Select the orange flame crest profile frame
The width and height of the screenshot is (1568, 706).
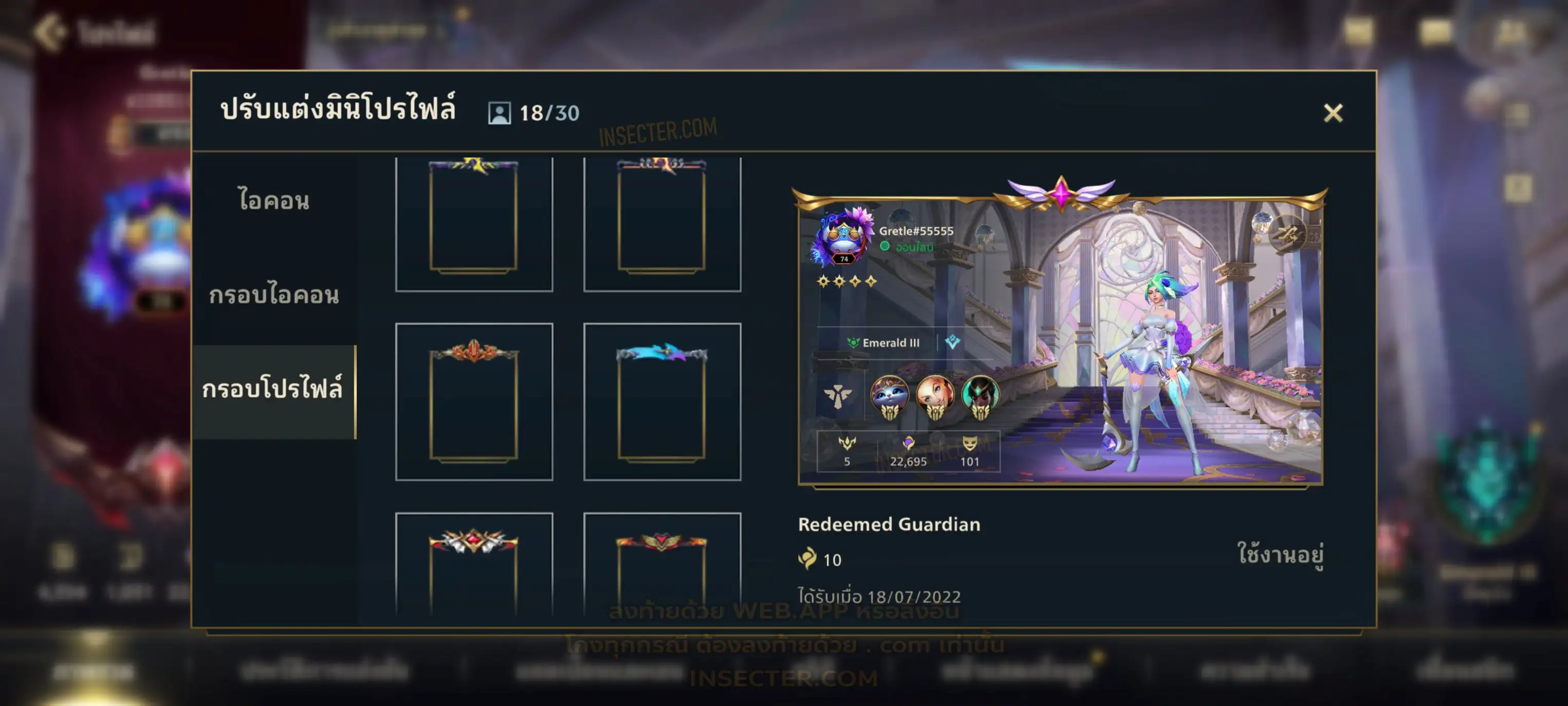click(473, 402)
